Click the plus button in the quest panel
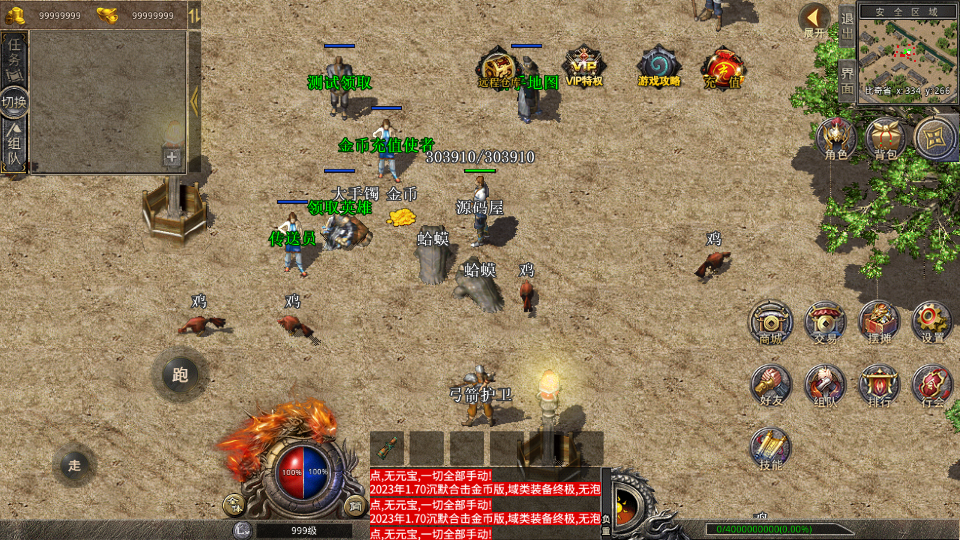 [172, 157]
